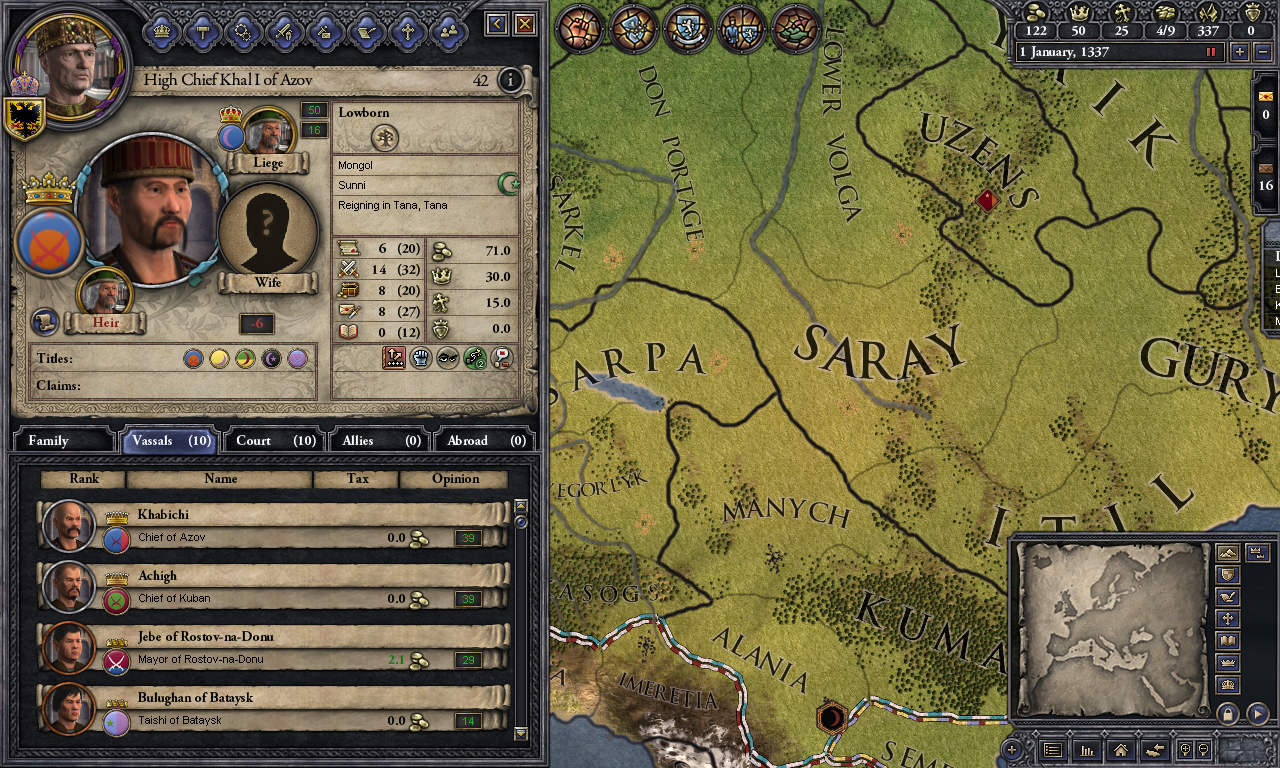The image size is (1280, 768).
Task: Open the ledger bar-chart icon
Action: [1088, 750]
